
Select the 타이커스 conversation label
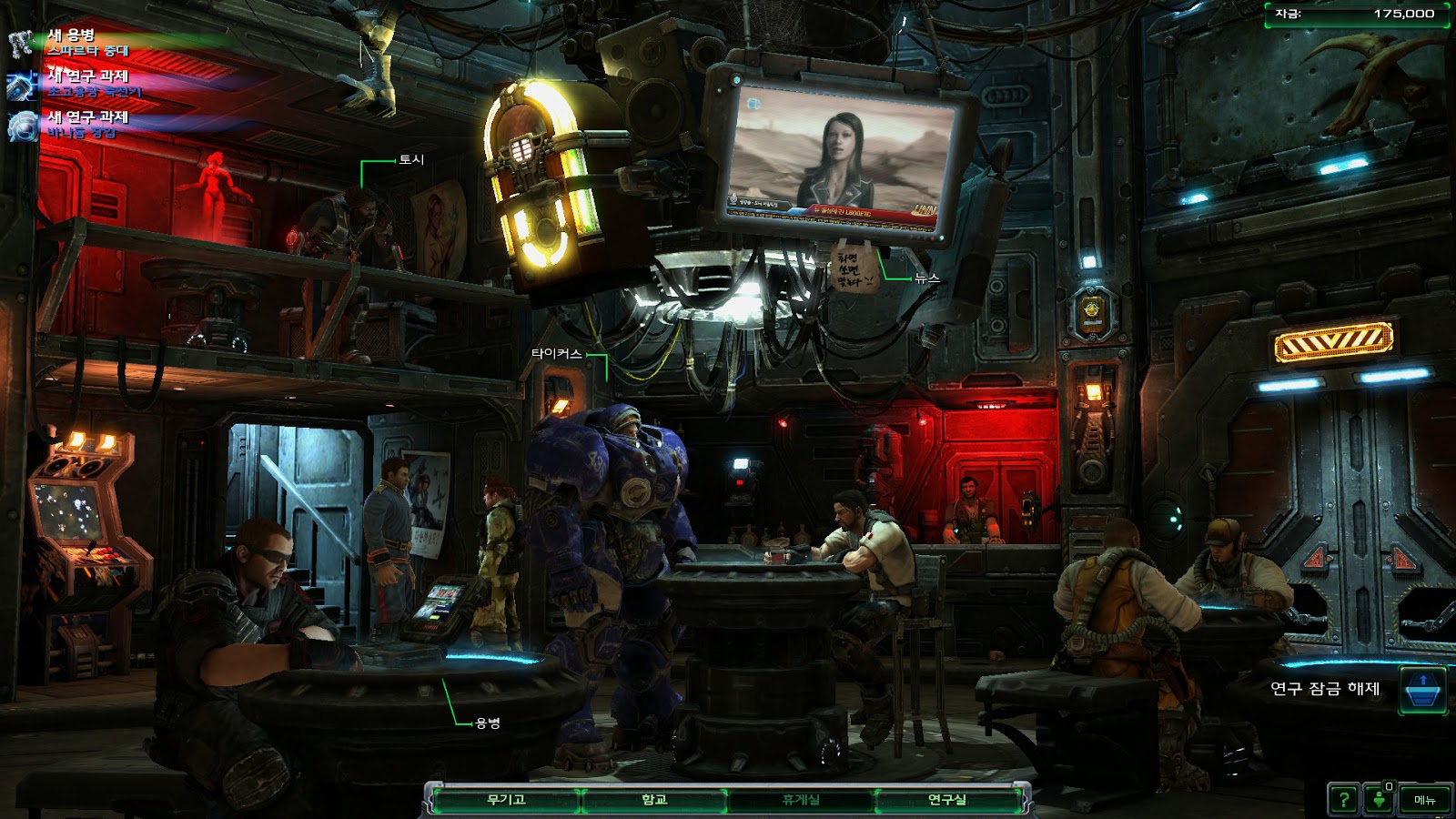click(x=556, y=353)
